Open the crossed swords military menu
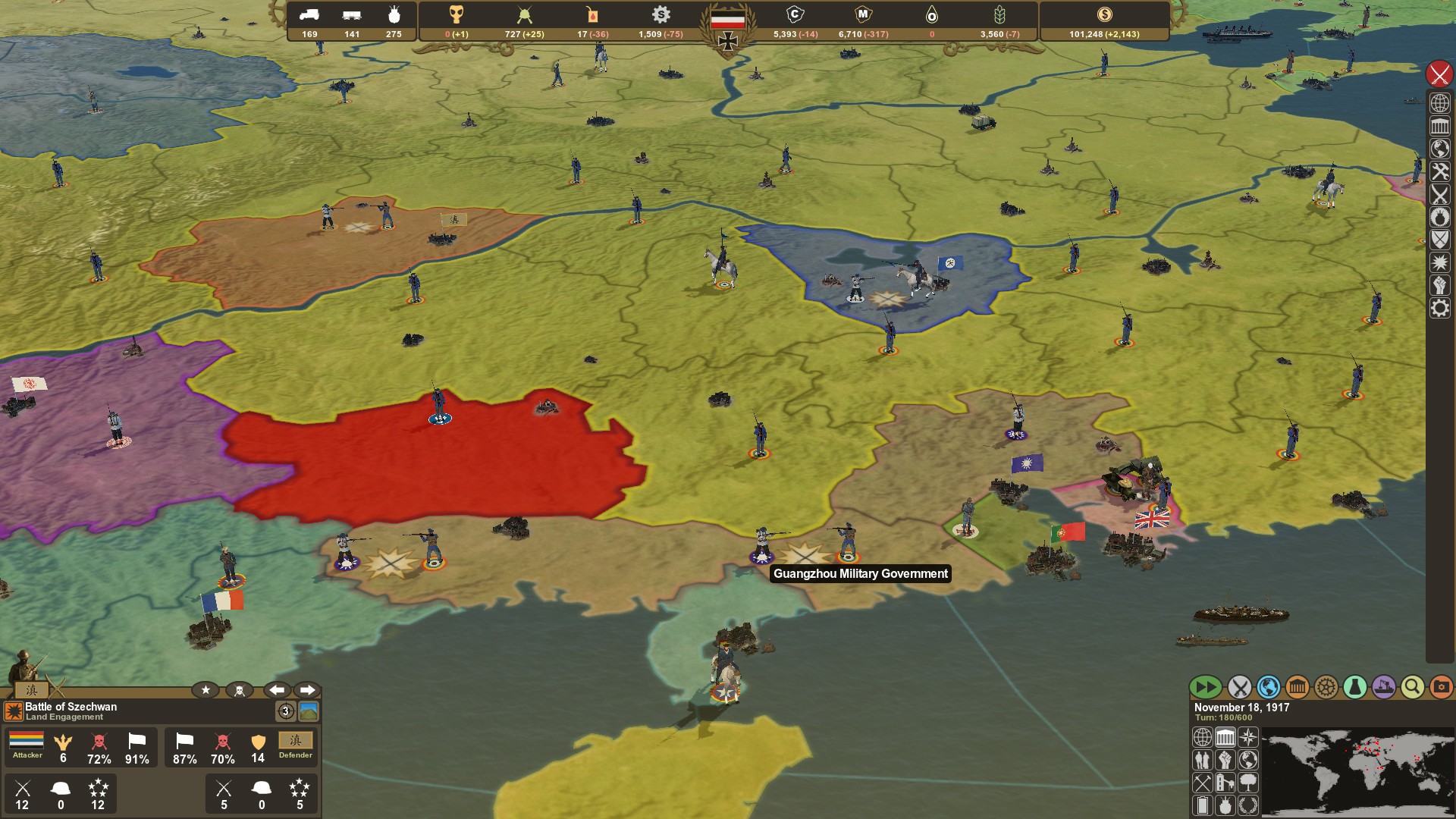Image resolution: width=1456 pixels, height=819 pixels. point(1239,687)
